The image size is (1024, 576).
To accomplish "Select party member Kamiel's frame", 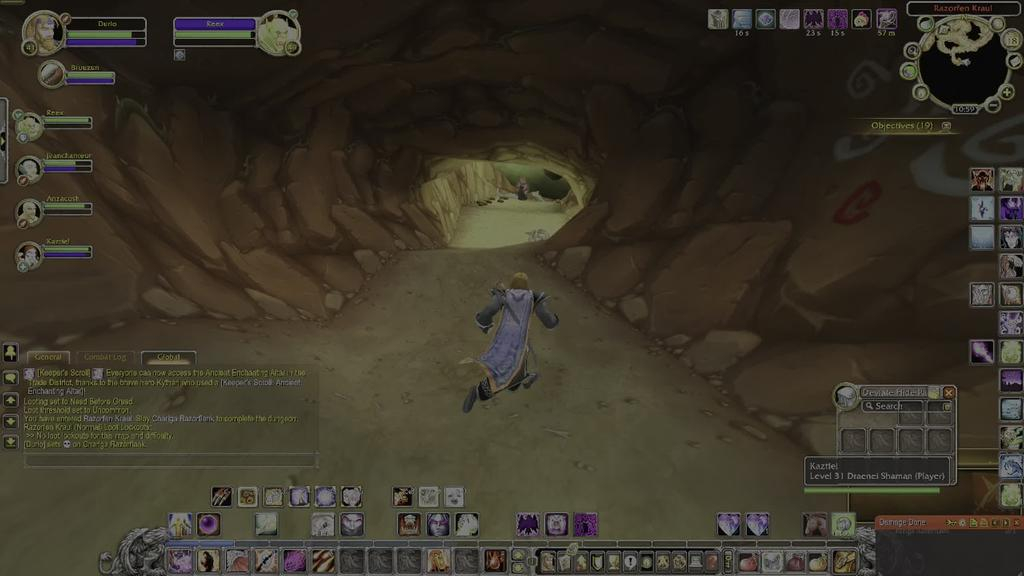I will coord(29,254).
